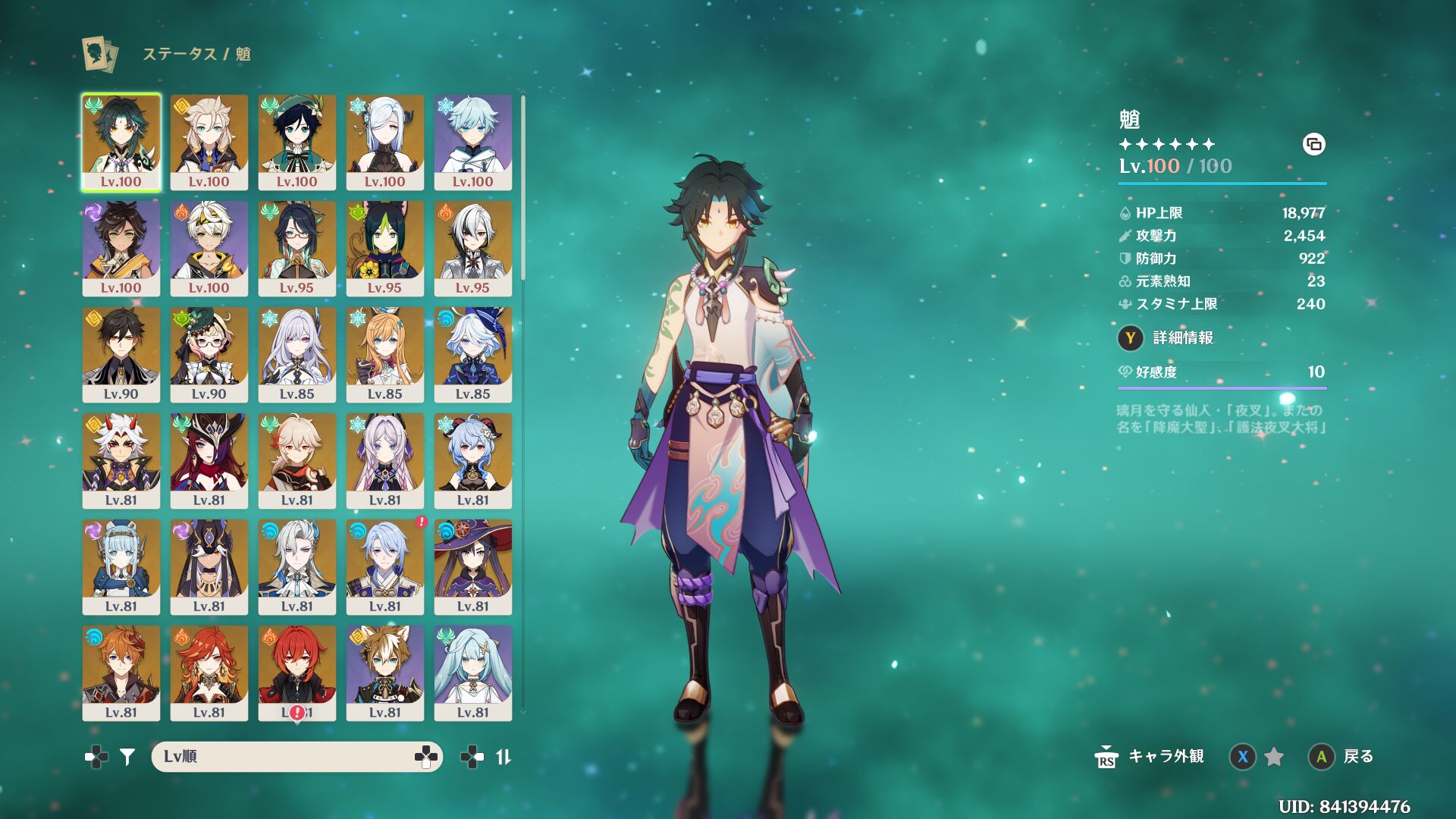Select the highlighted Xiao portrait
The image size is (1456, 819).
point(121,142)
